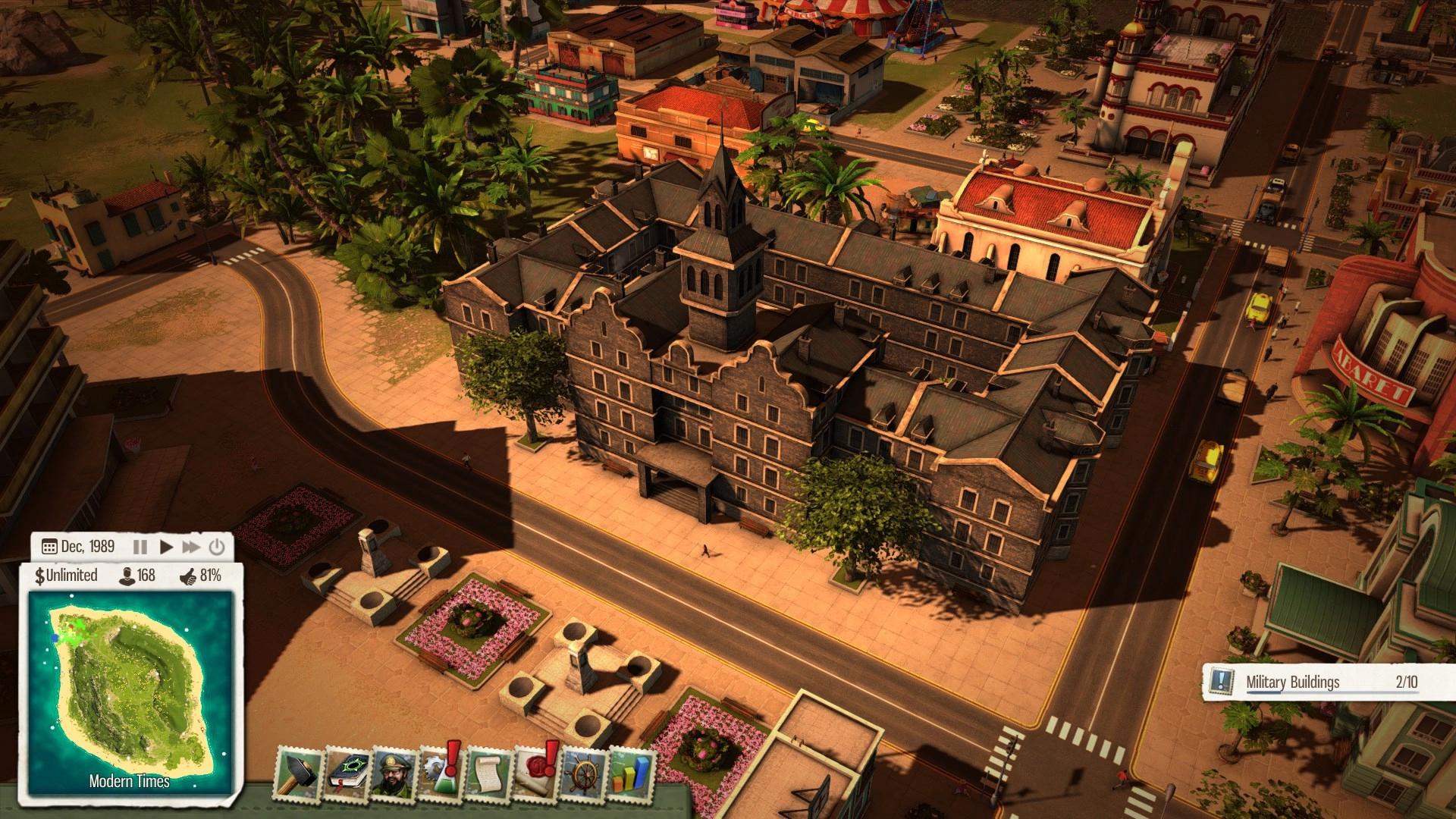Pause the game simulation
1456x819 pixels.
(x=140, y=546)
